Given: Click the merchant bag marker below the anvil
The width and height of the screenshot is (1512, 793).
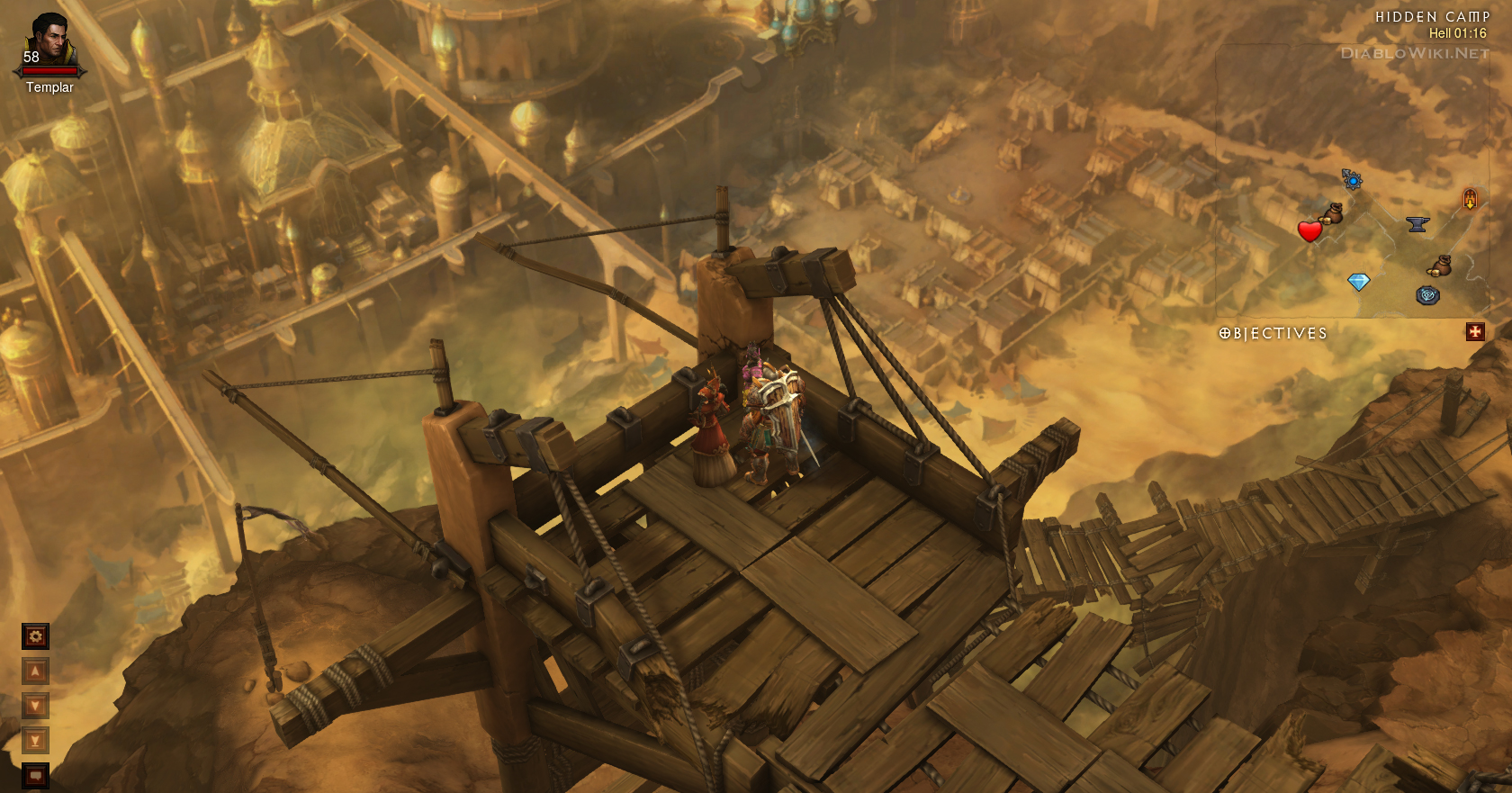Looking at the screenshot, I should [1440, 266].
